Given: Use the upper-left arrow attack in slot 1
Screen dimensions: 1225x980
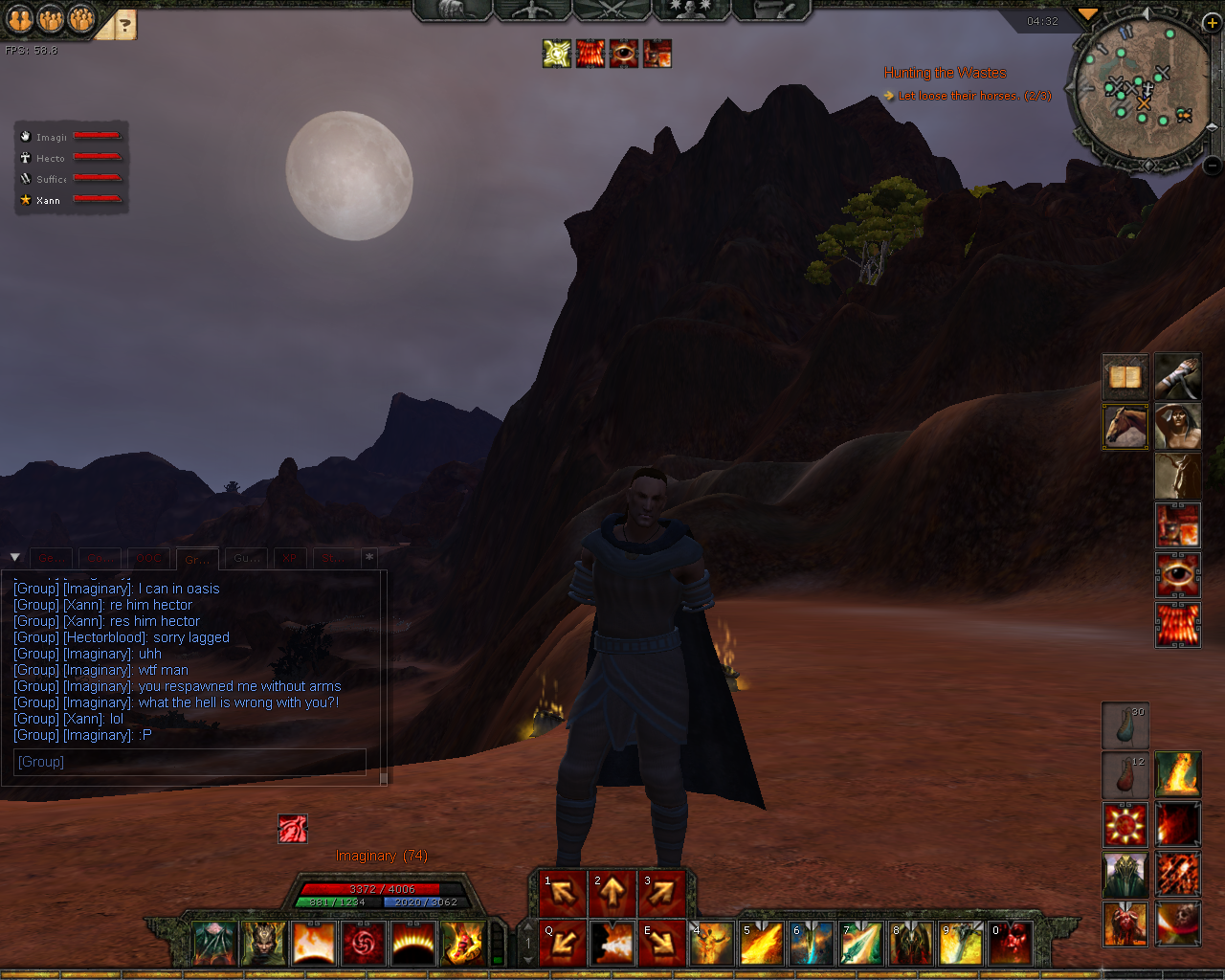Looking at the screenshot, I should point(563,894).
